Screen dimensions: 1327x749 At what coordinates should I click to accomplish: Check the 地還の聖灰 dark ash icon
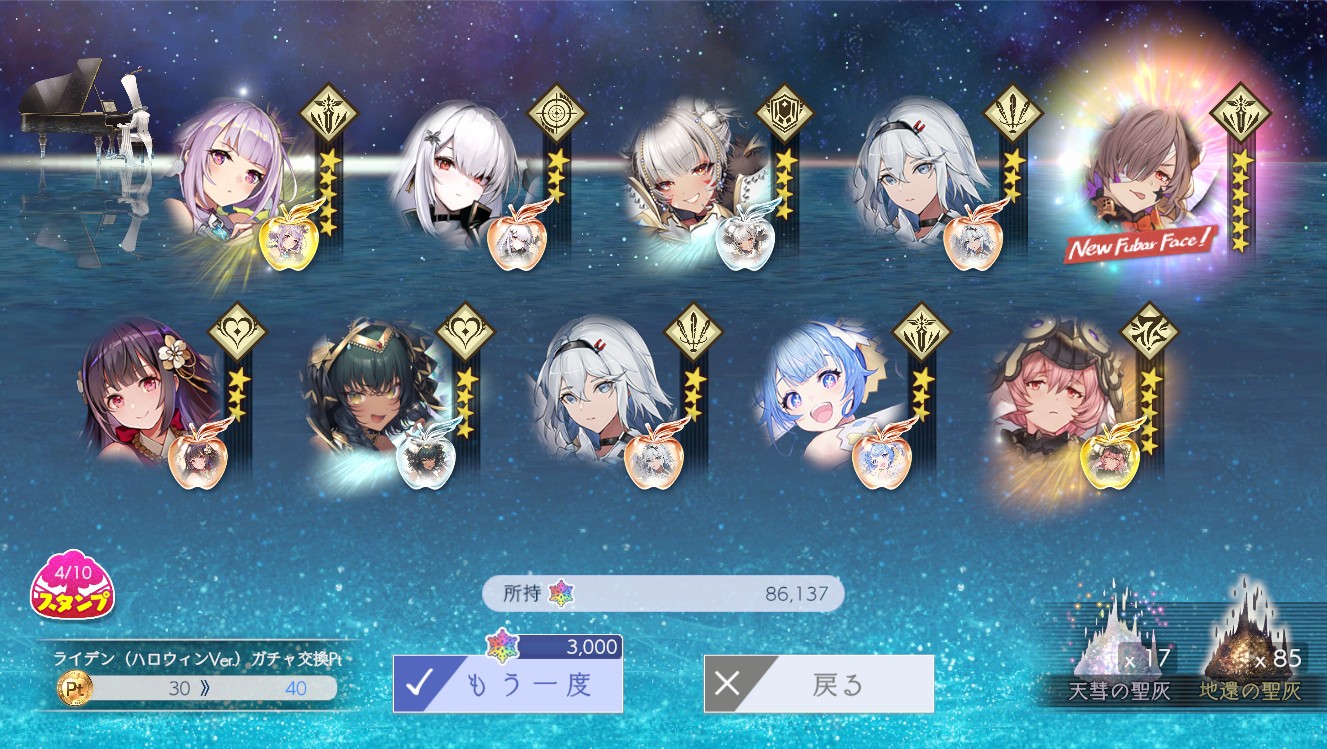pos(1249,640)
